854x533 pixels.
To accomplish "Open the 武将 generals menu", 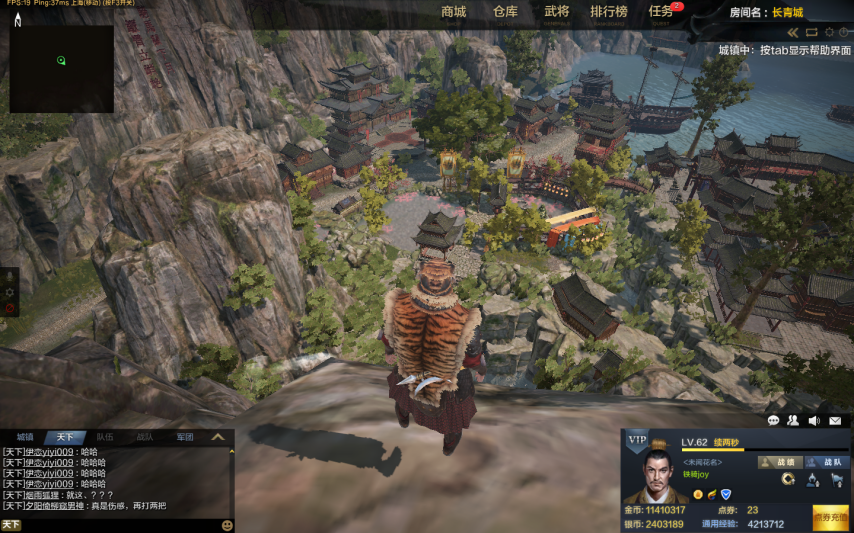I will tap(557, 12).
